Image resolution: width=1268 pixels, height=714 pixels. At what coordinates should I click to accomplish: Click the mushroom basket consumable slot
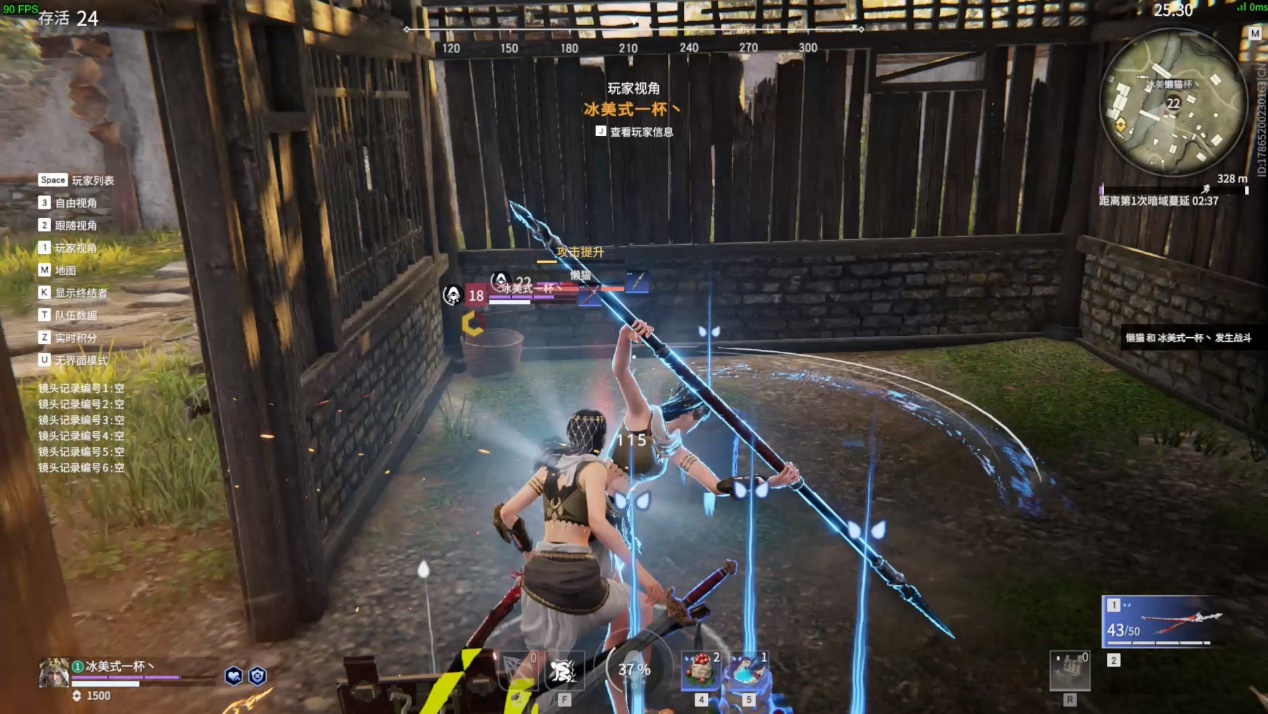(x=701, y=669)
